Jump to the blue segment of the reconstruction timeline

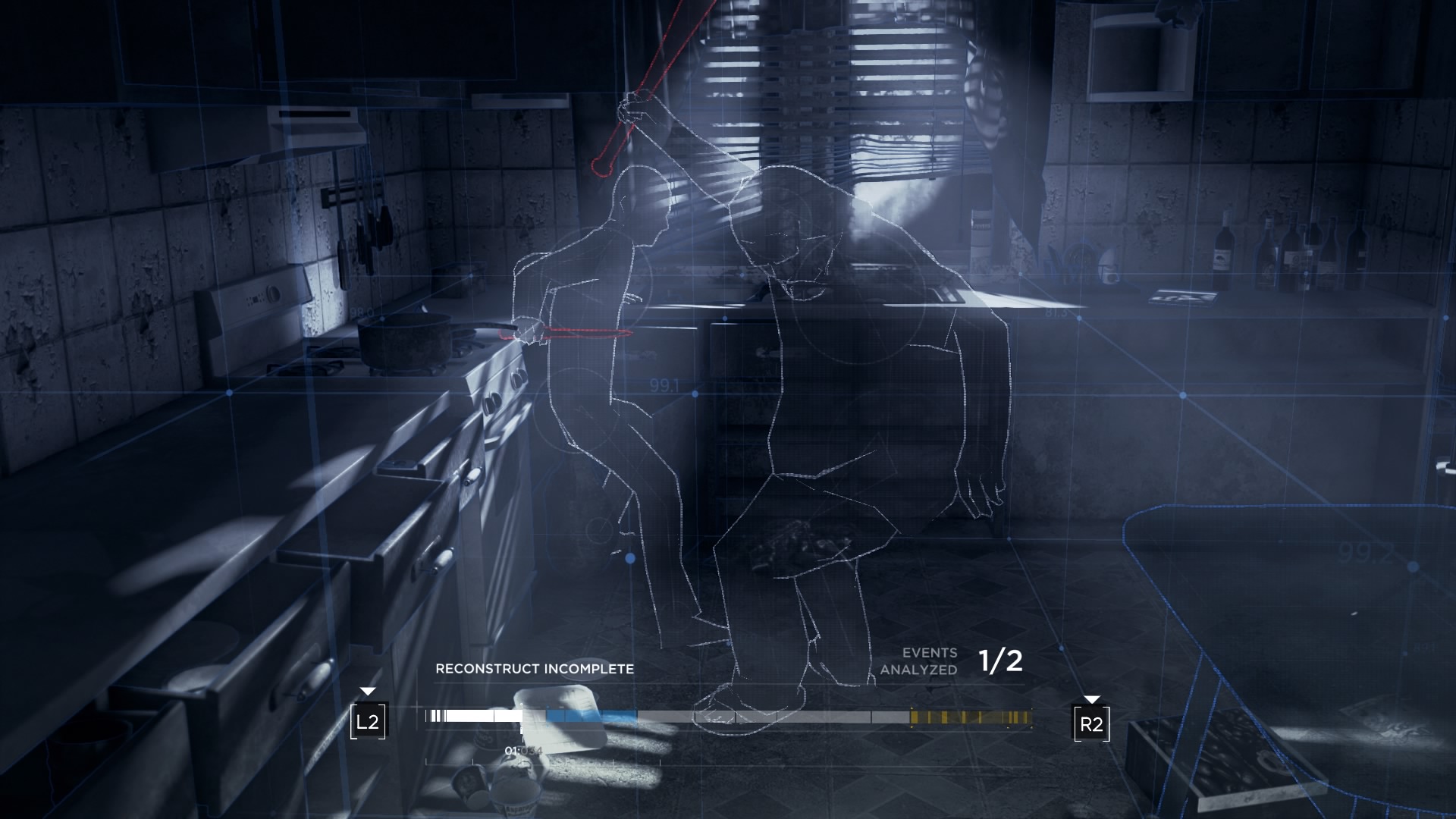pos(591,717)
